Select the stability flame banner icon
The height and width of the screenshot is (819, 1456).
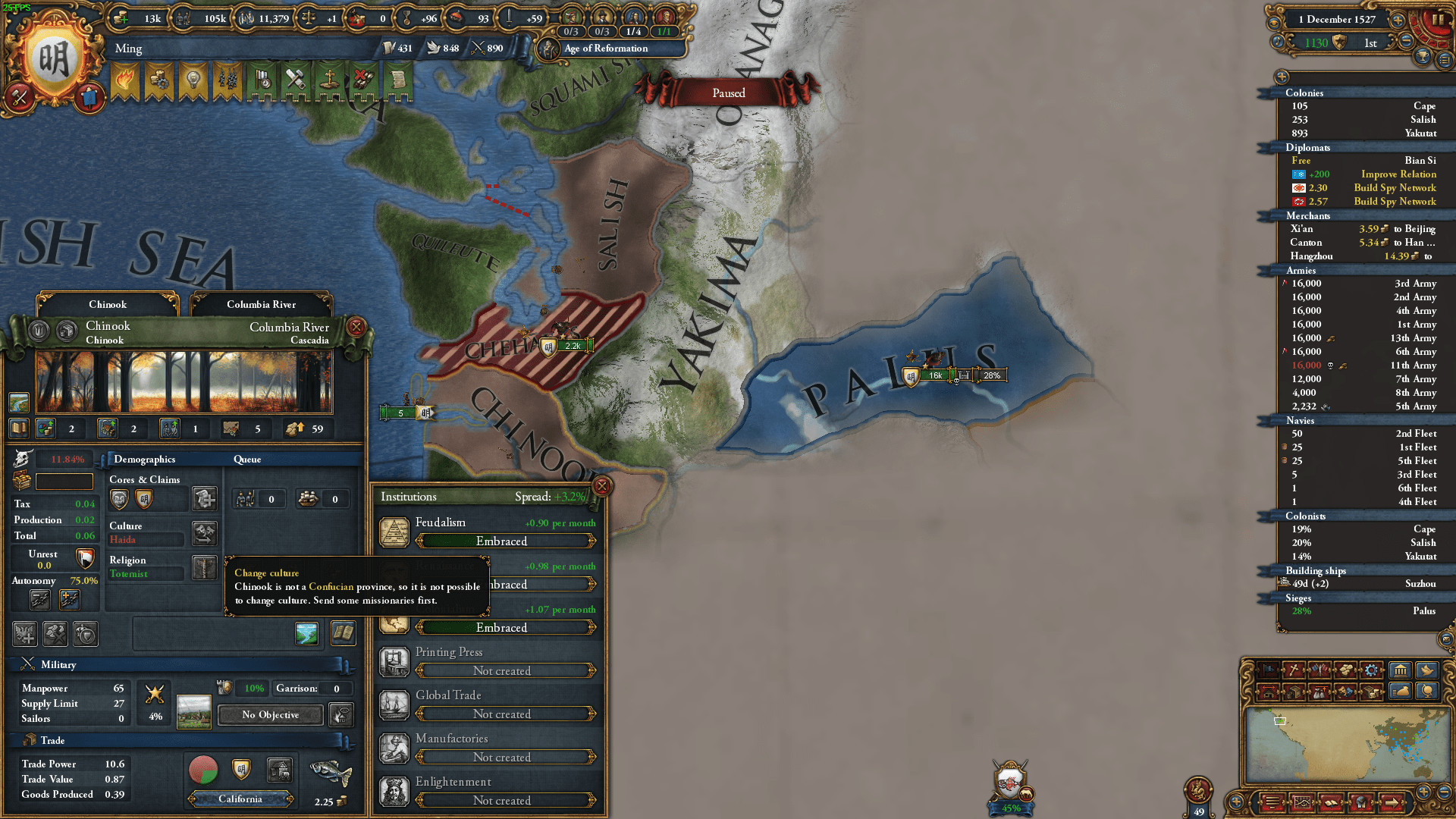tap(125, 77)
